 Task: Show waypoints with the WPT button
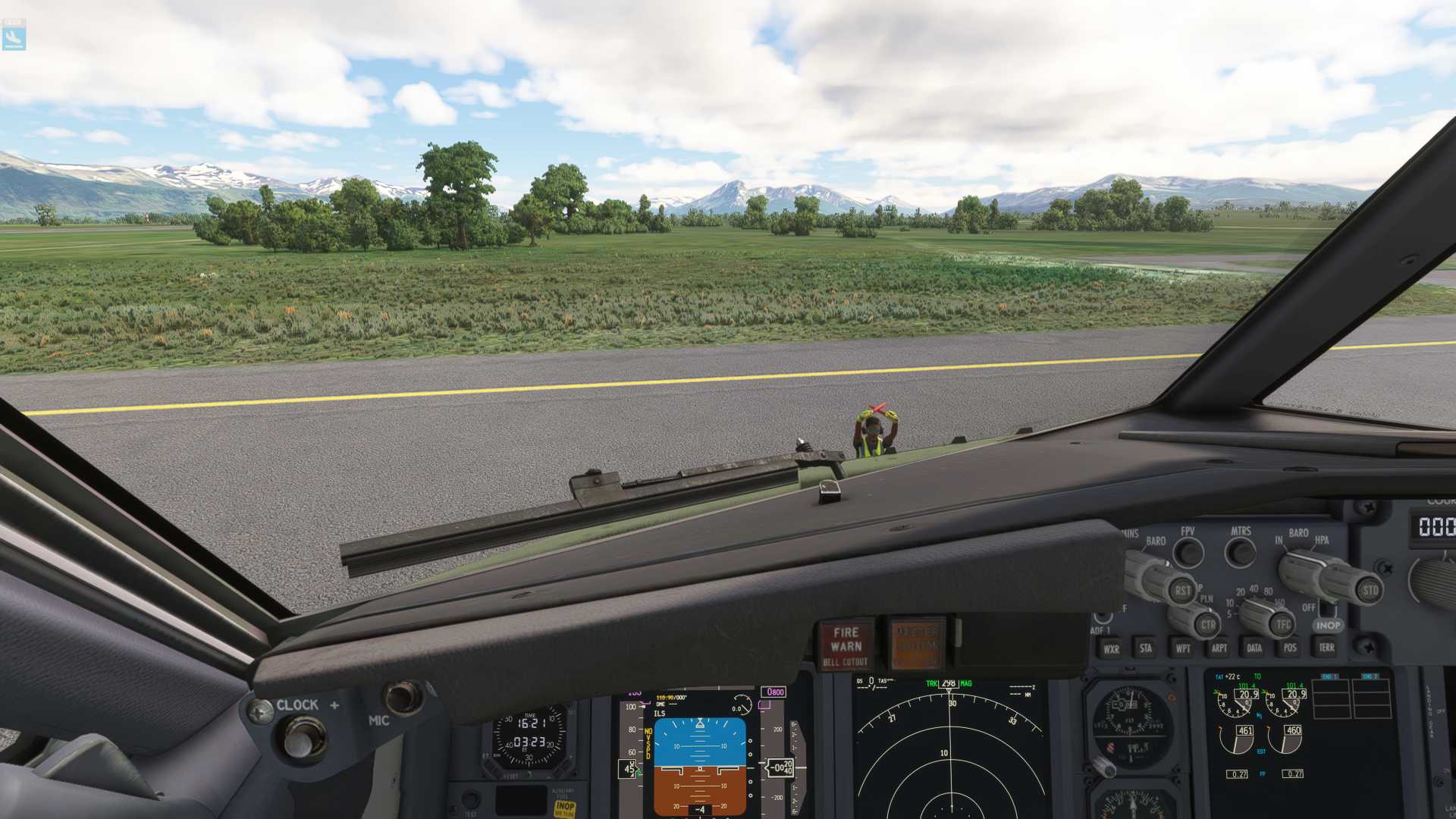(x=1182, y=648)
